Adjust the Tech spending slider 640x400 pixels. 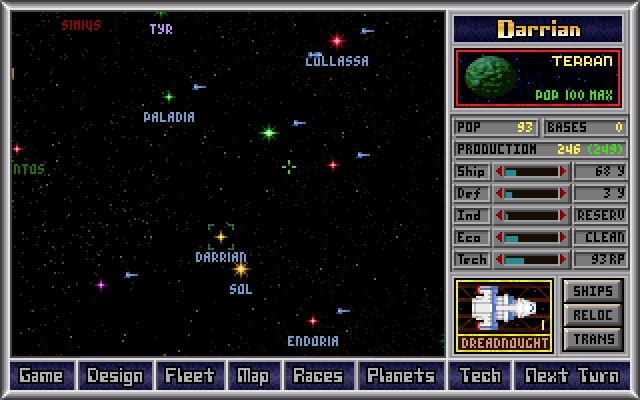click(x=532, y=259)
